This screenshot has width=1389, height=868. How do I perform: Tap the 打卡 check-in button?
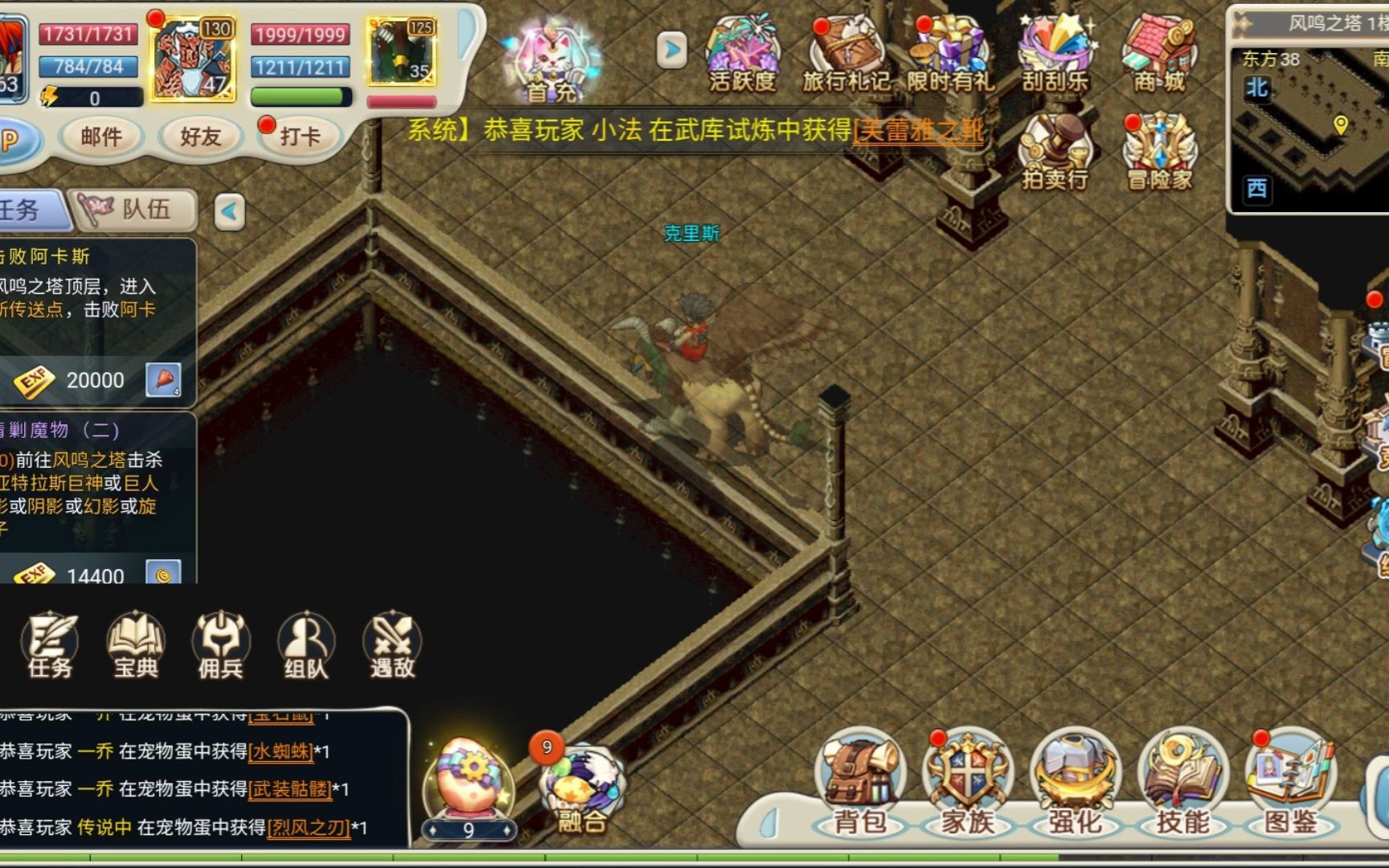298,137
